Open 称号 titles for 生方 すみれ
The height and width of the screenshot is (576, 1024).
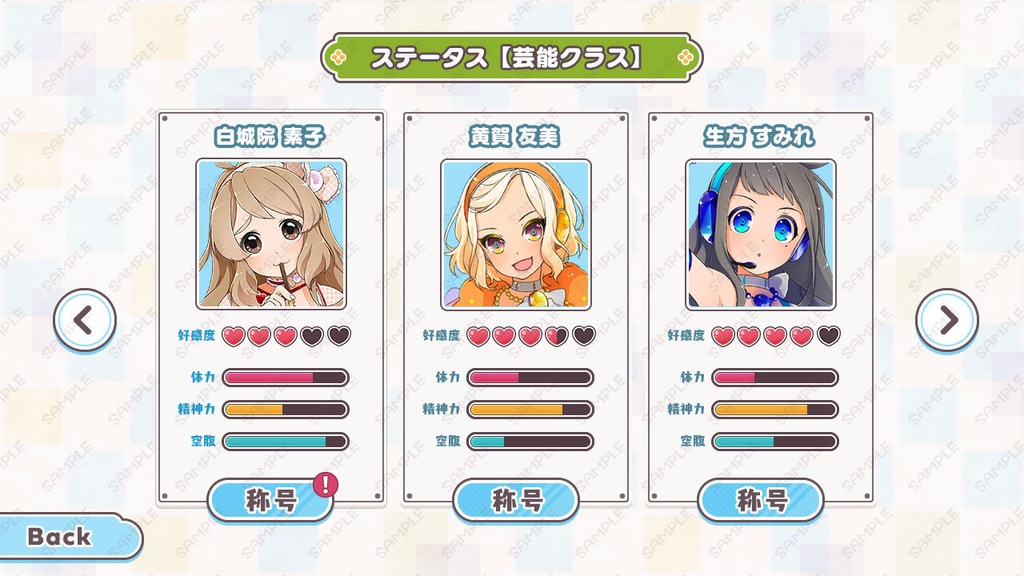point(761,500)
